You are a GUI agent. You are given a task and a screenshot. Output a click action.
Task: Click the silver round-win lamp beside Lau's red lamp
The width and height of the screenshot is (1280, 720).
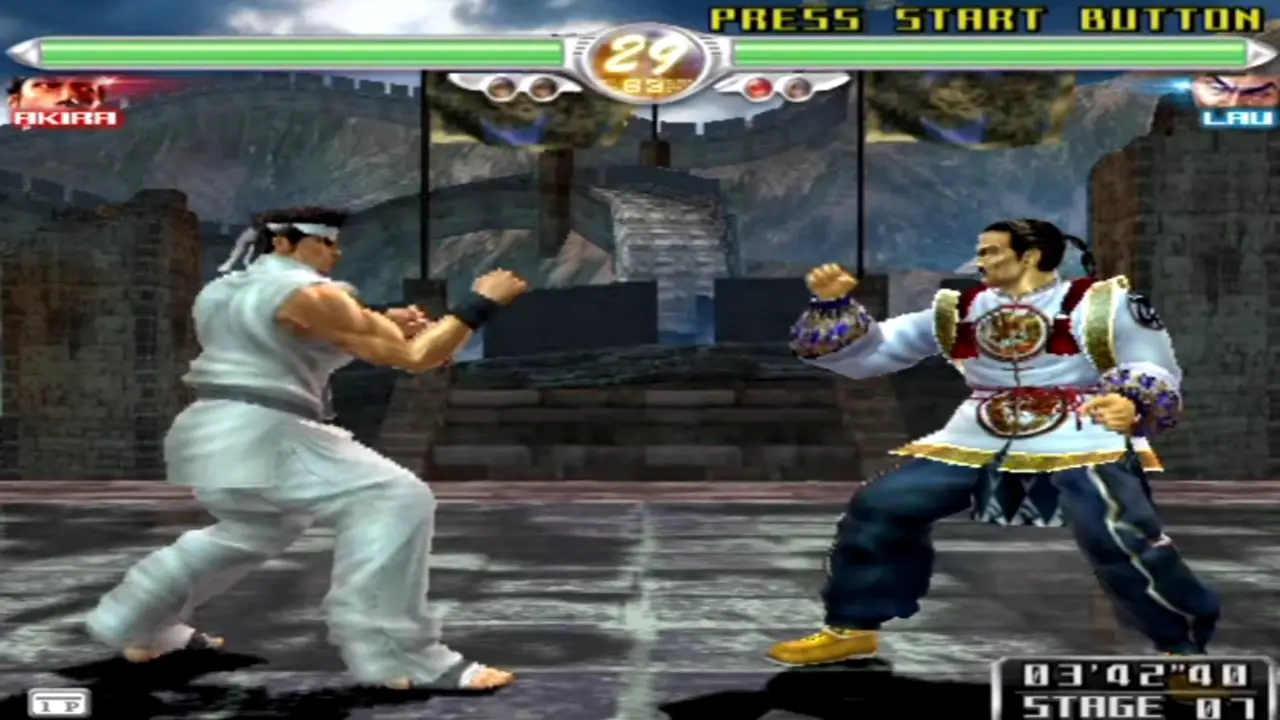pyautogui.click(x=796, y=88)
